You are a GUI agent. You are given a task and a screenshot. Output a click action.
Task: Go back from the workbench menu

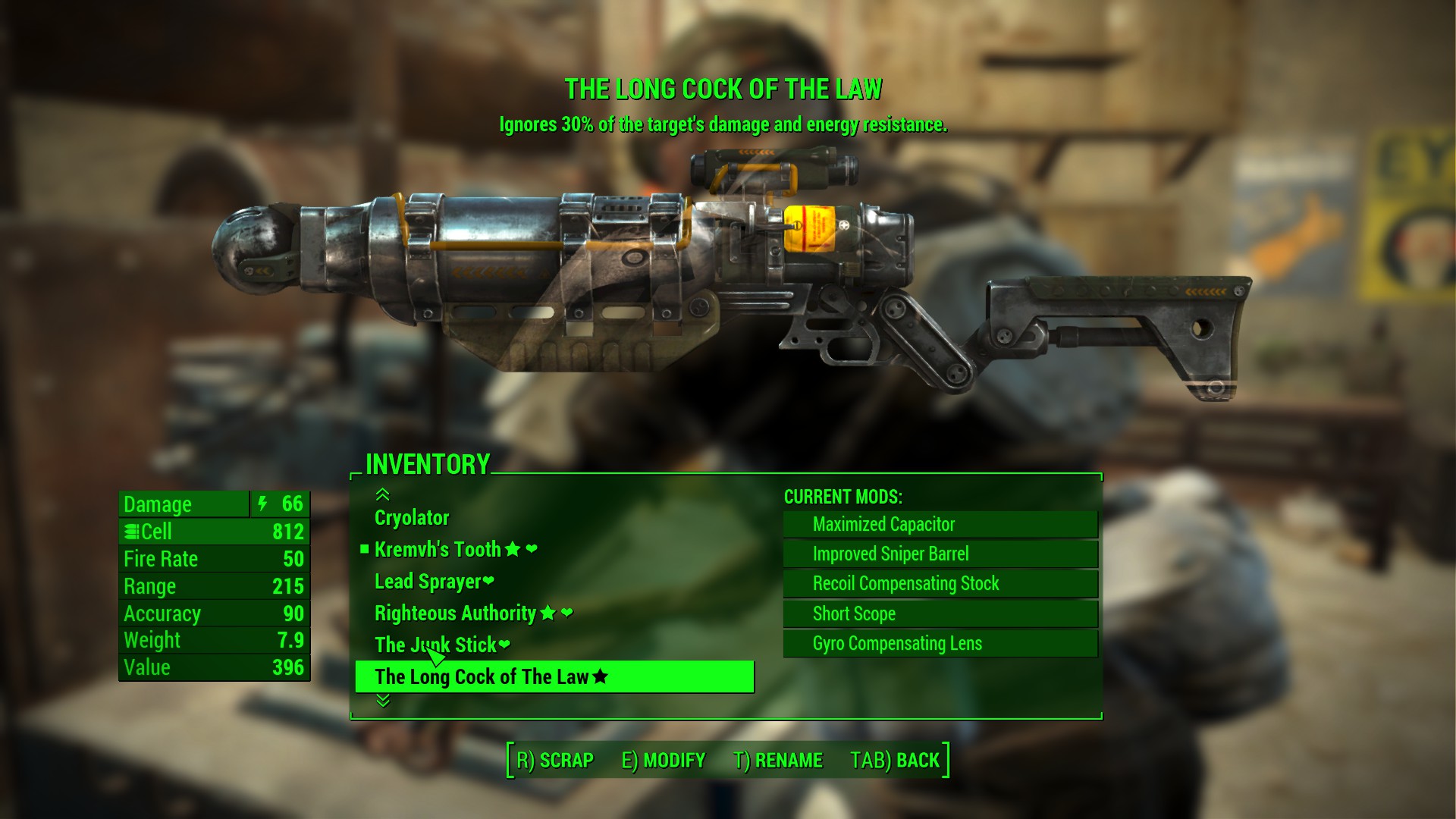895,761
